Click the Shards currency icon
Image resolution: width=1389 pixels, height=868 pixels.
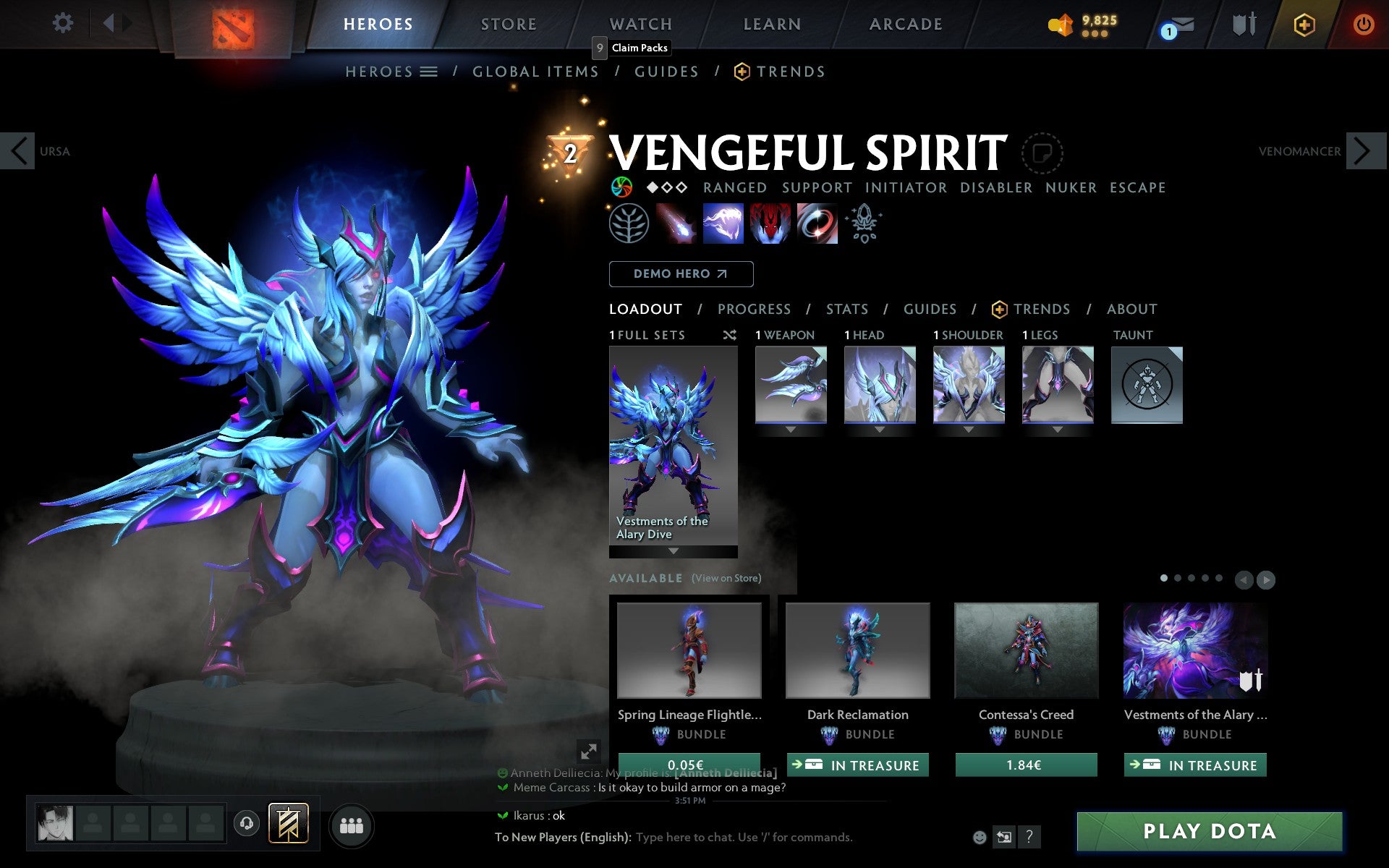tap(1061, 22)
